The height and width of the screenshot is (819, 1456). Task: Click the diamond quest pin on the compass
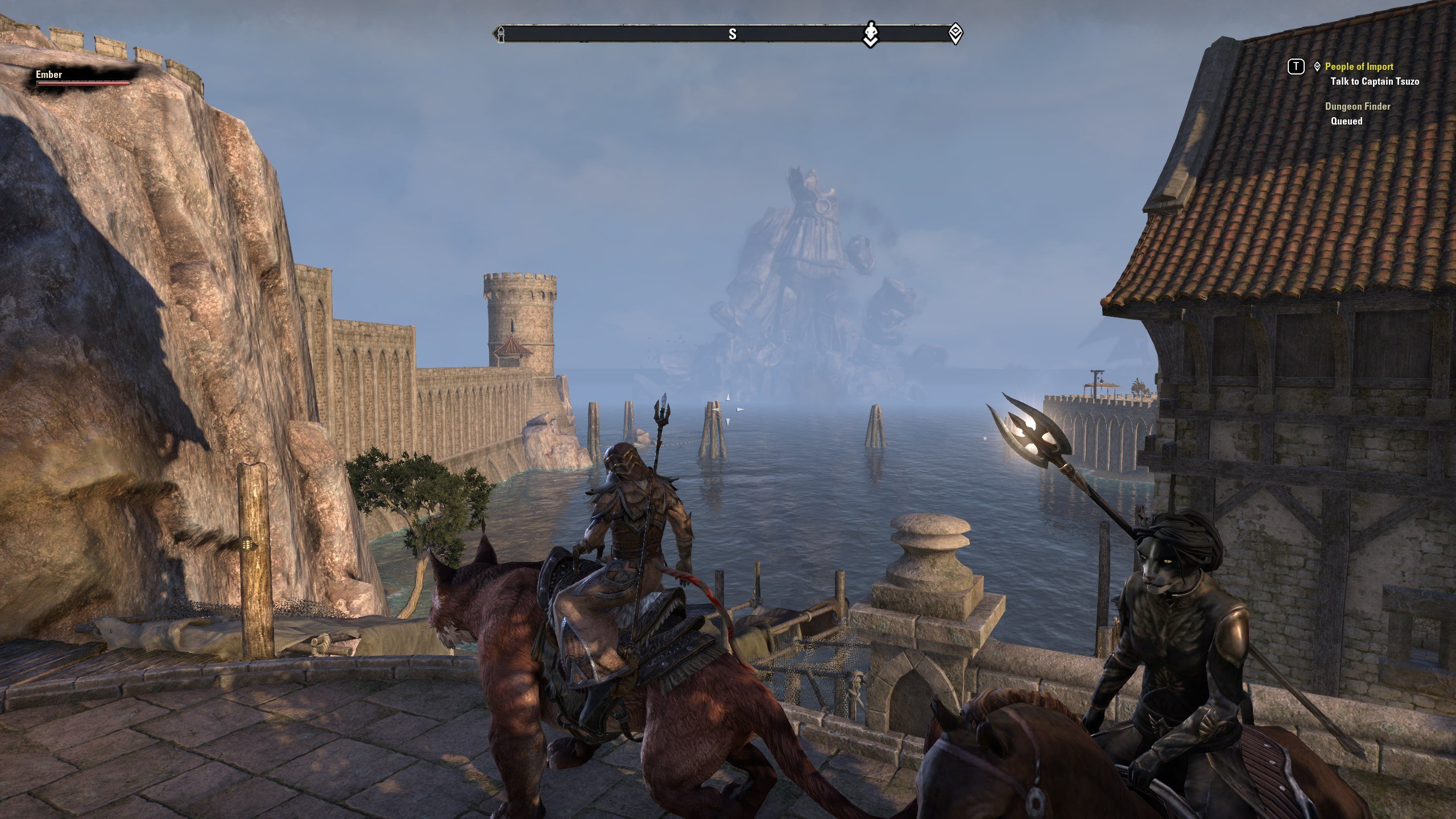(955, 34)
